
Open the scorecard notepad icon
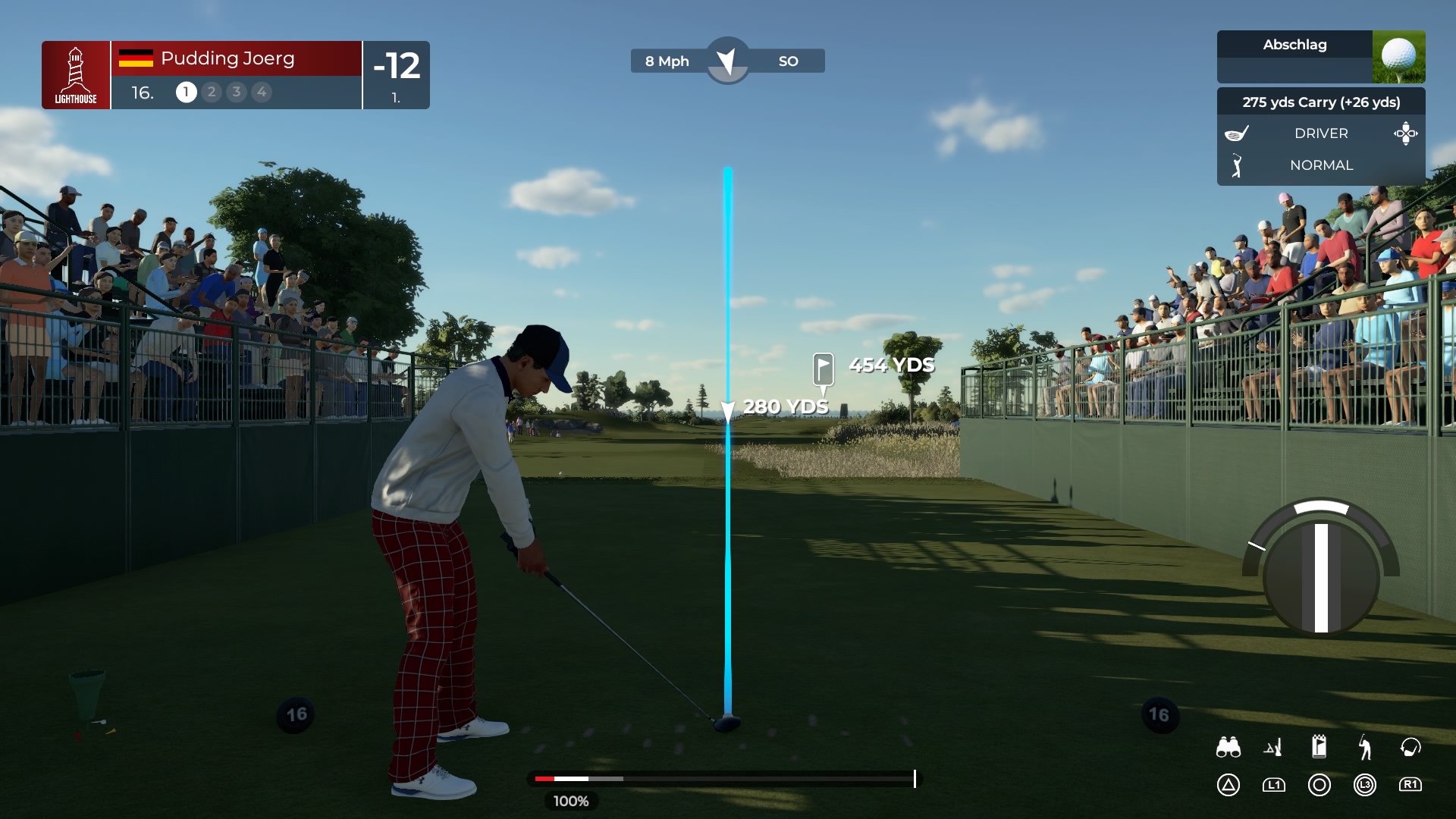coord(1319,747)
